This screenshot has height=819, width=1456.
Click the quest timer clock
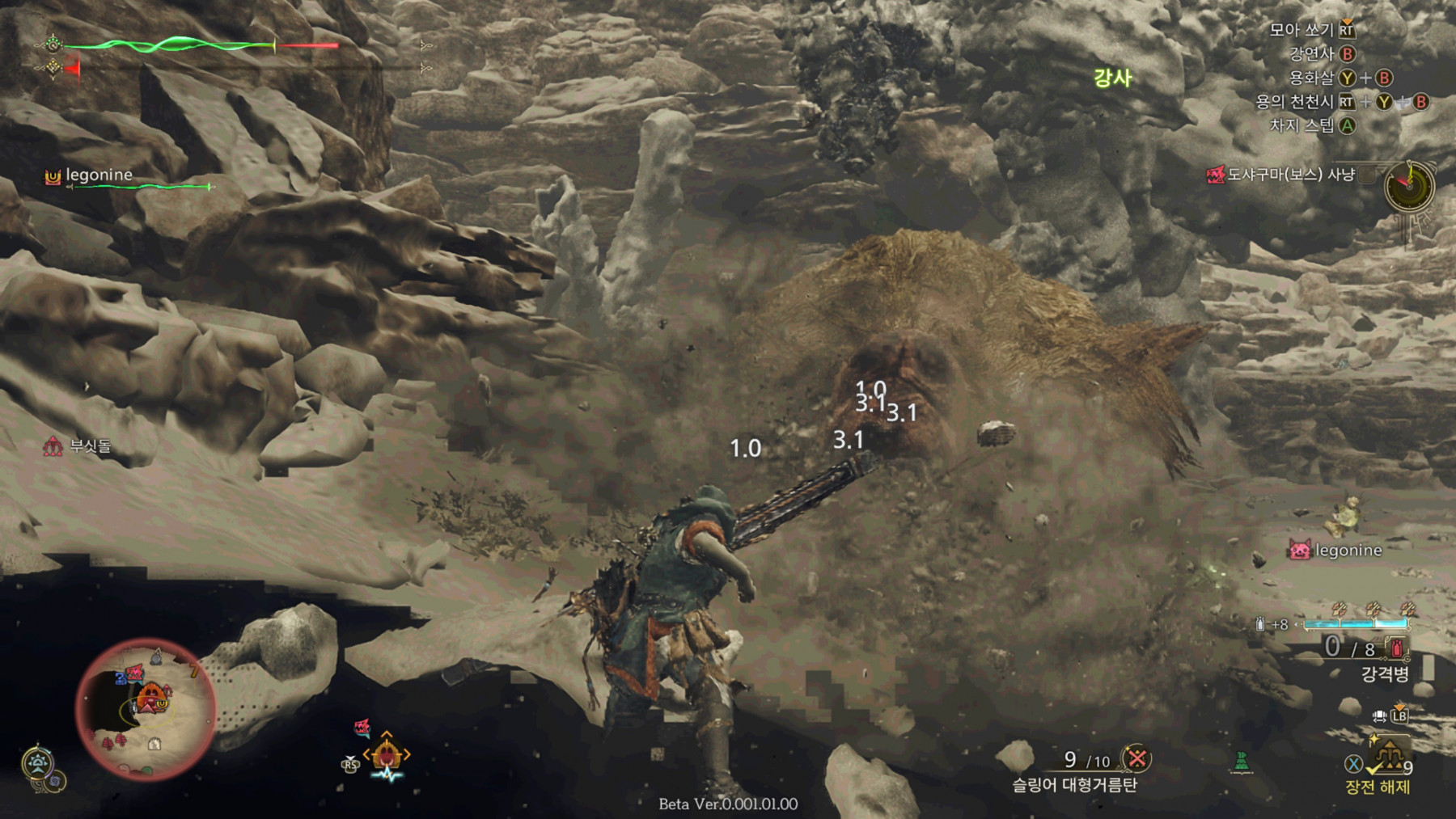[1409, 187]
